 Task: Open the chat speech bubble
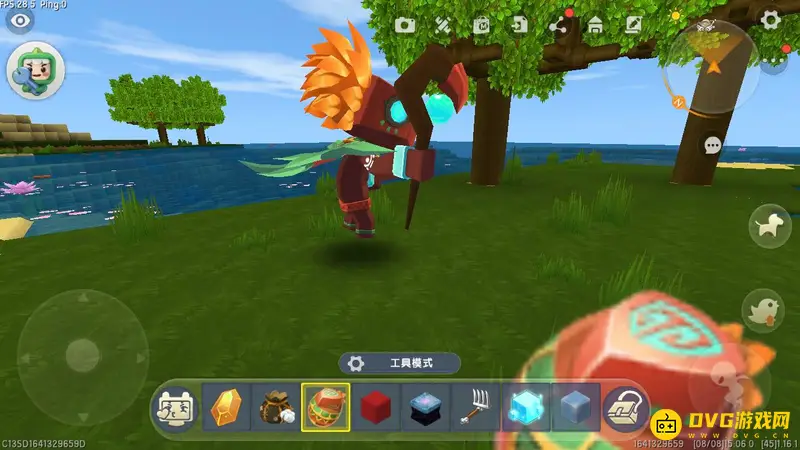[712, 145]
